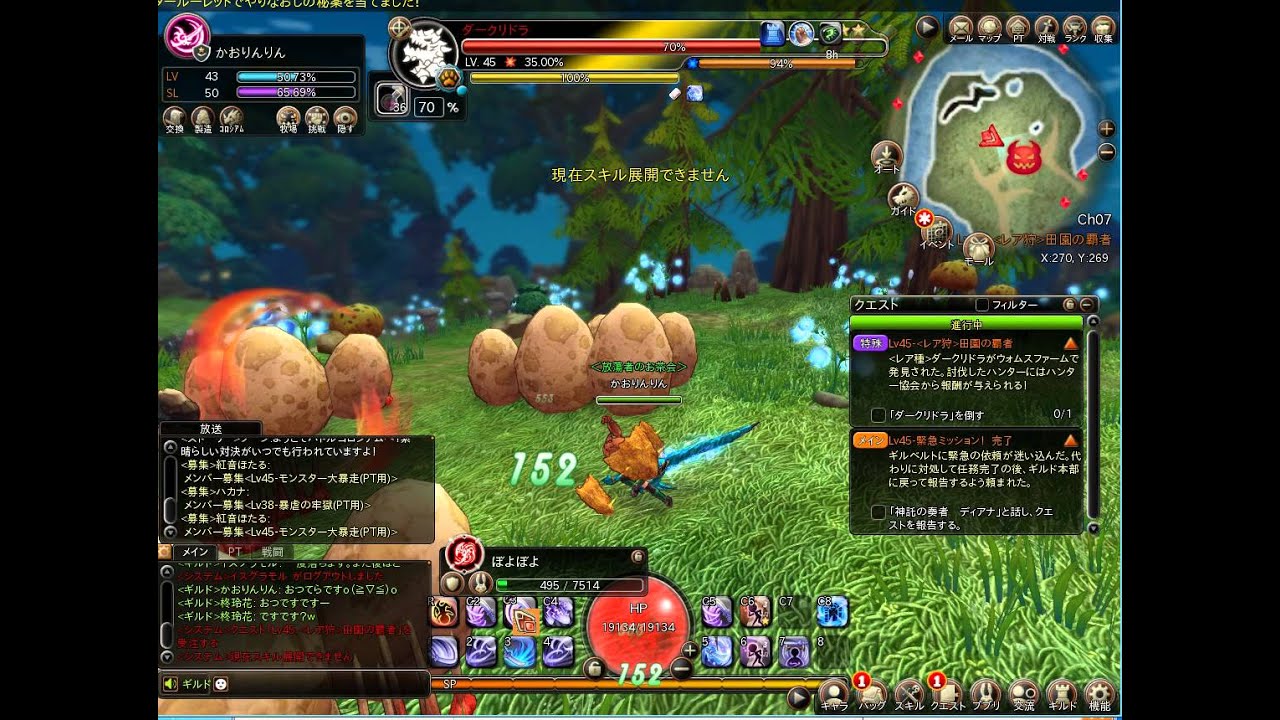Open the キャラ character menu
Image resolution: width=1280 pixels, height=720 pixels.
833,693
